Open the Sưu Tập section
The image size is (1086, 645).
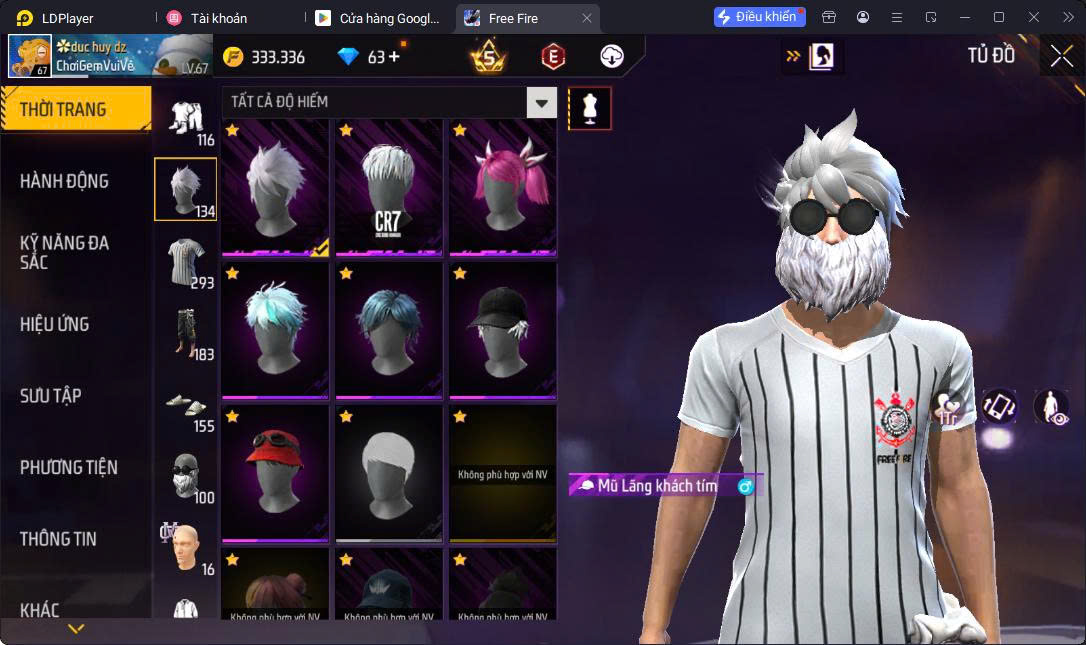pyautogui.click(x=51, y=396)
